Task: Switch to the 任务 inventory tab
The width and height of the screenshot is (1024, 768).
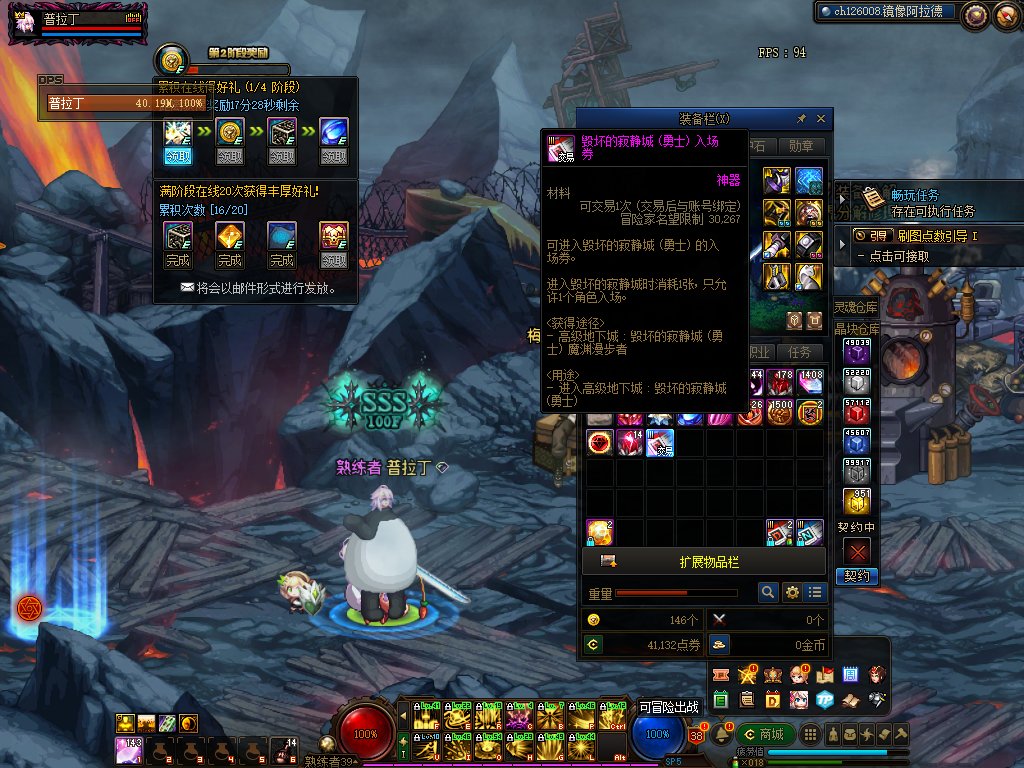Action: (800, 352)
